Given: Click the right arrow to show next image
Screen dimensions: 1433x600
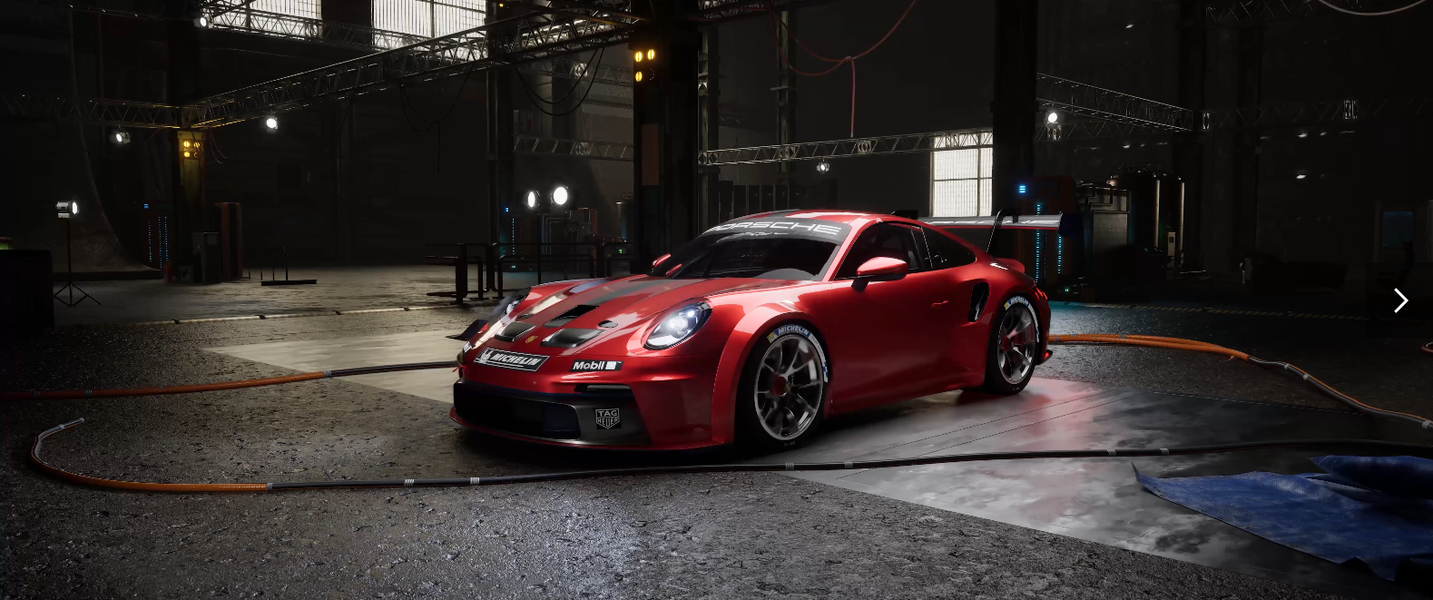Looking at the screenshot, I should [x=1400, y=300].
